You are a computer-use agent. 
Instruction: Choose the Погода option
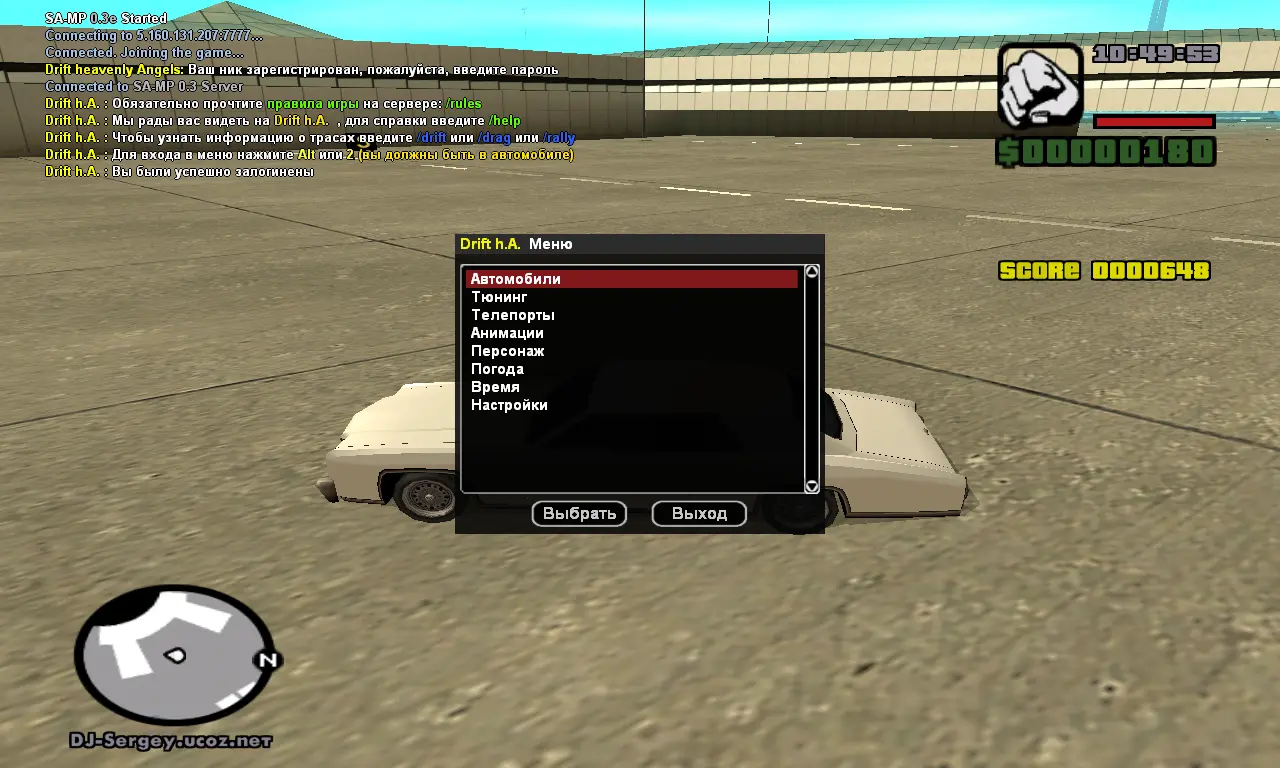tap(497, 369)
